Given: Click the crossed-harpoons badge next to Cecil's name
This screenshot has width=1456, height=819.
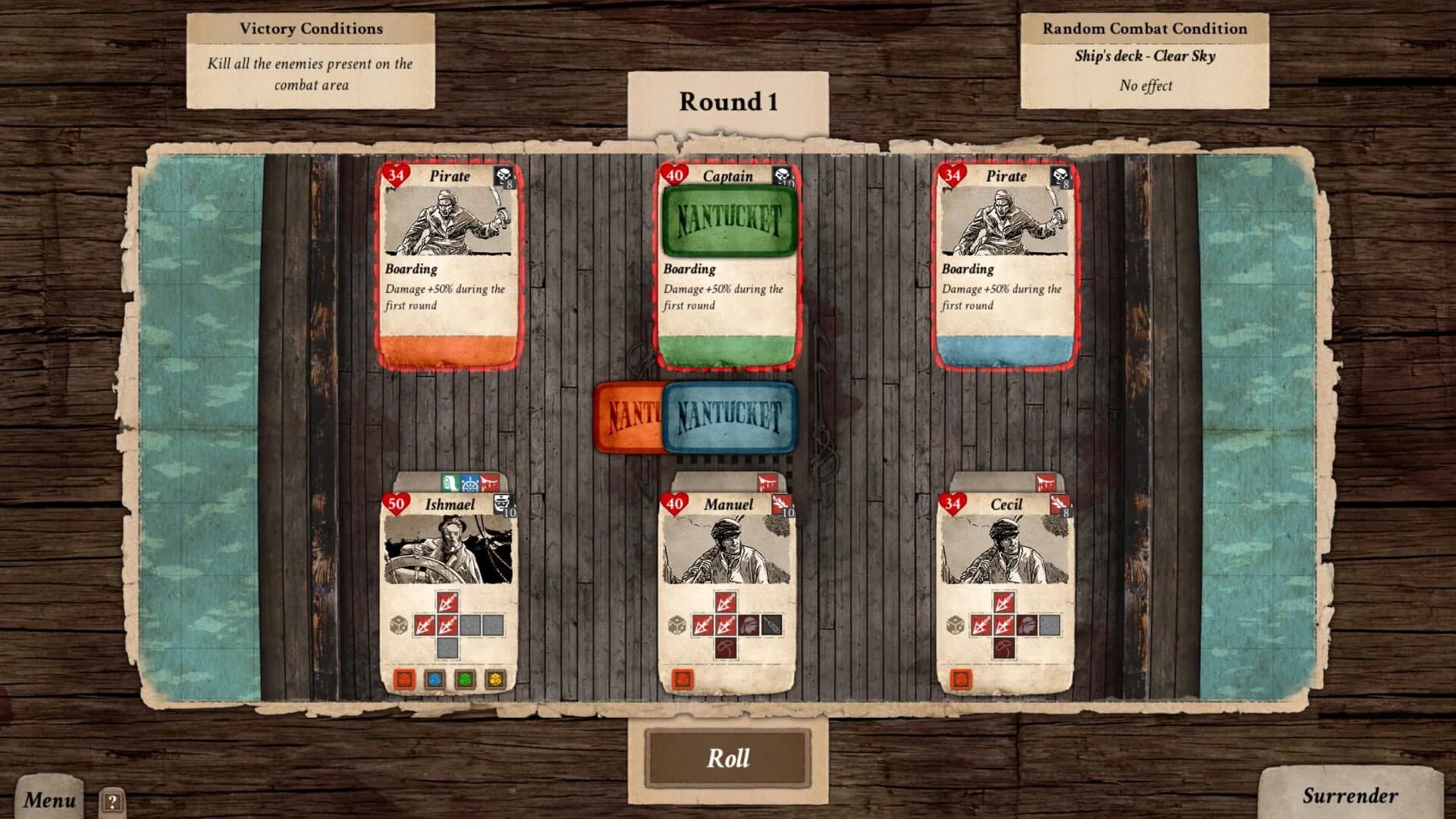Looking at the screenshot, I should click(1059, 502).
